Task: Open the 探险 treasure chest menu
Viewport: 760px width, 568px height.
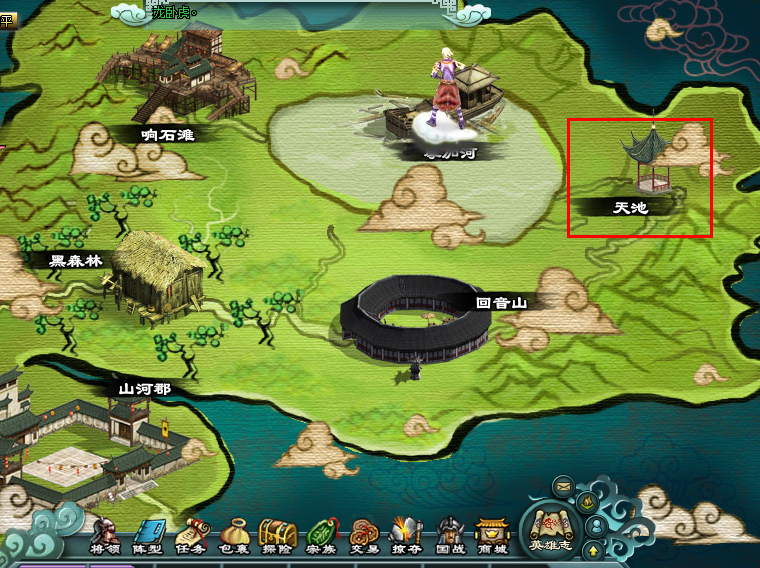Action: click(x=277, y=535)
